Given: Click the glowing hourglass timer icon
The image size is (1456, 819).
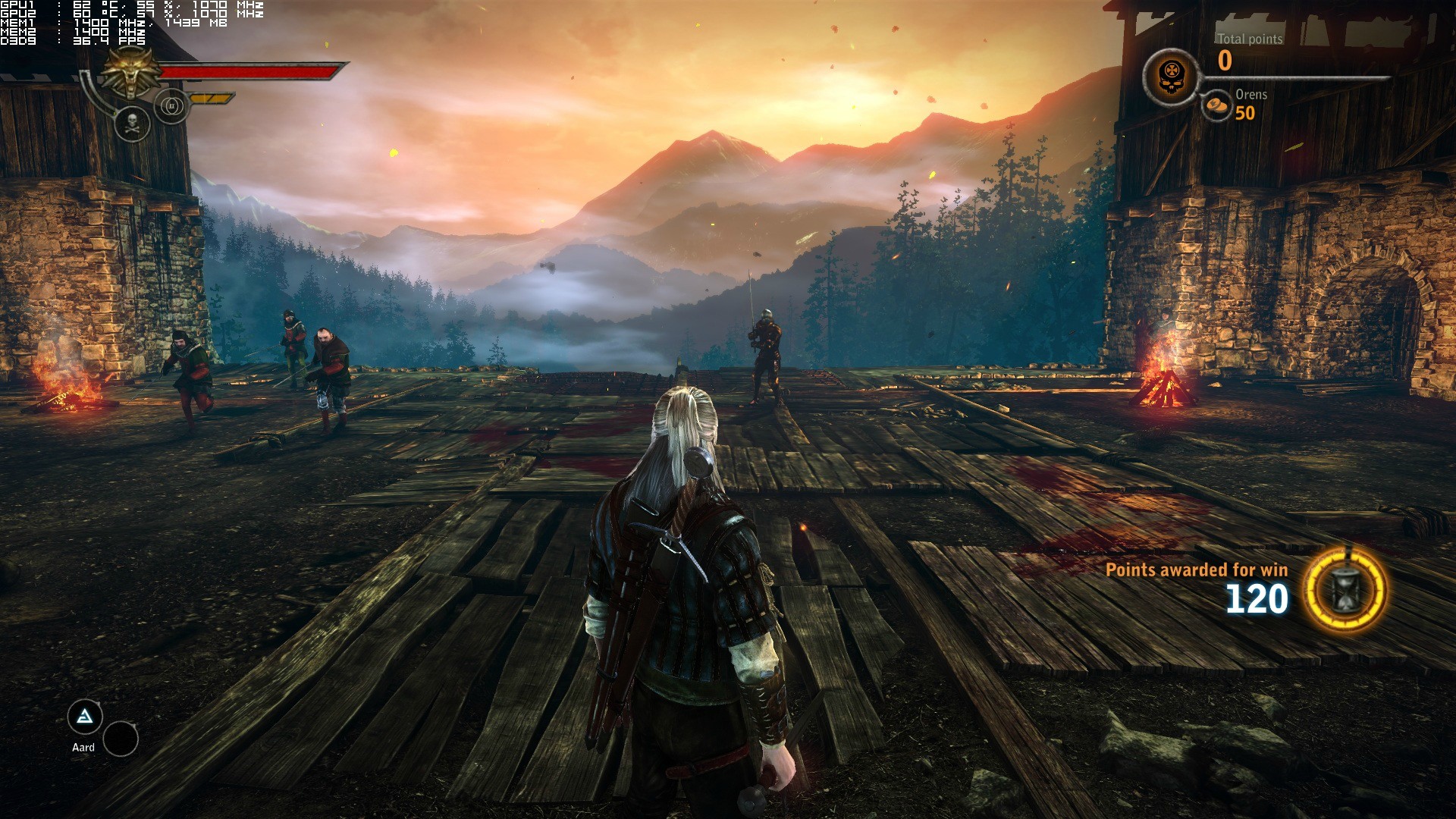Looking at the screenshot, I should click(1346, 590).
